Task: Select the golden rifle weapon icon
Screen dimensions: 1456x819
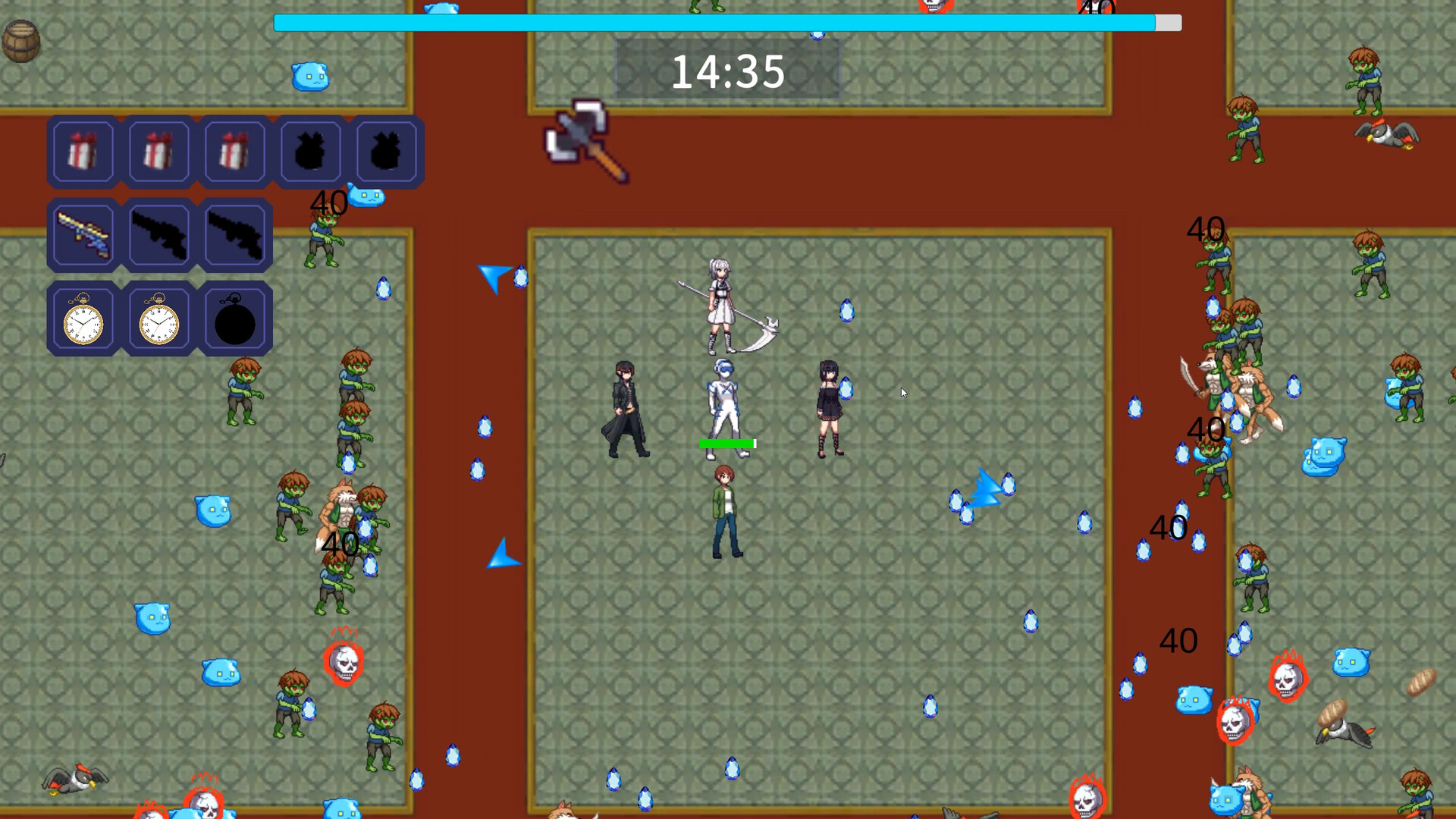Action: (83, 234)
